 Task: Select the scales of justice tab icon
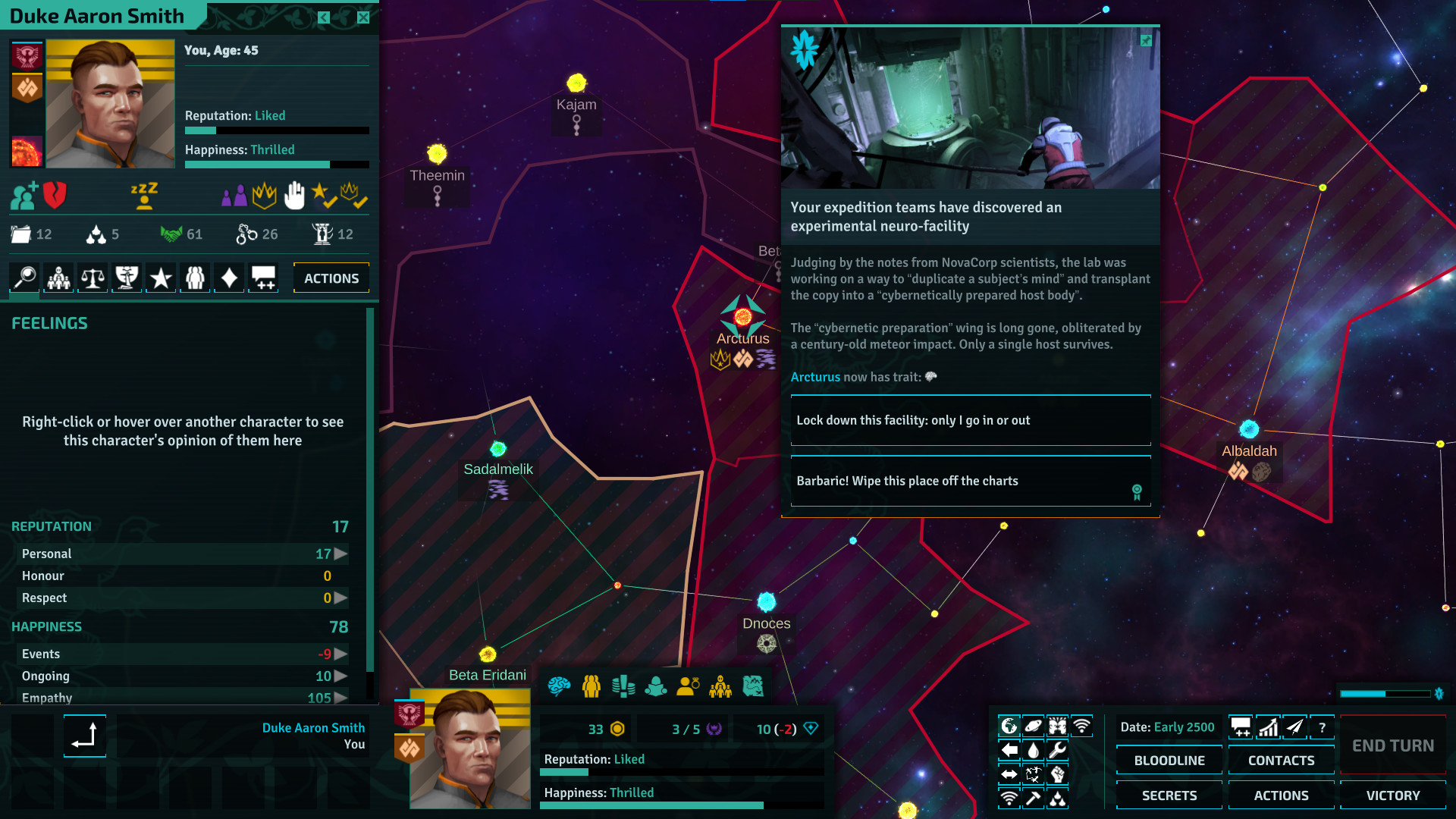(x=92, y=278)
